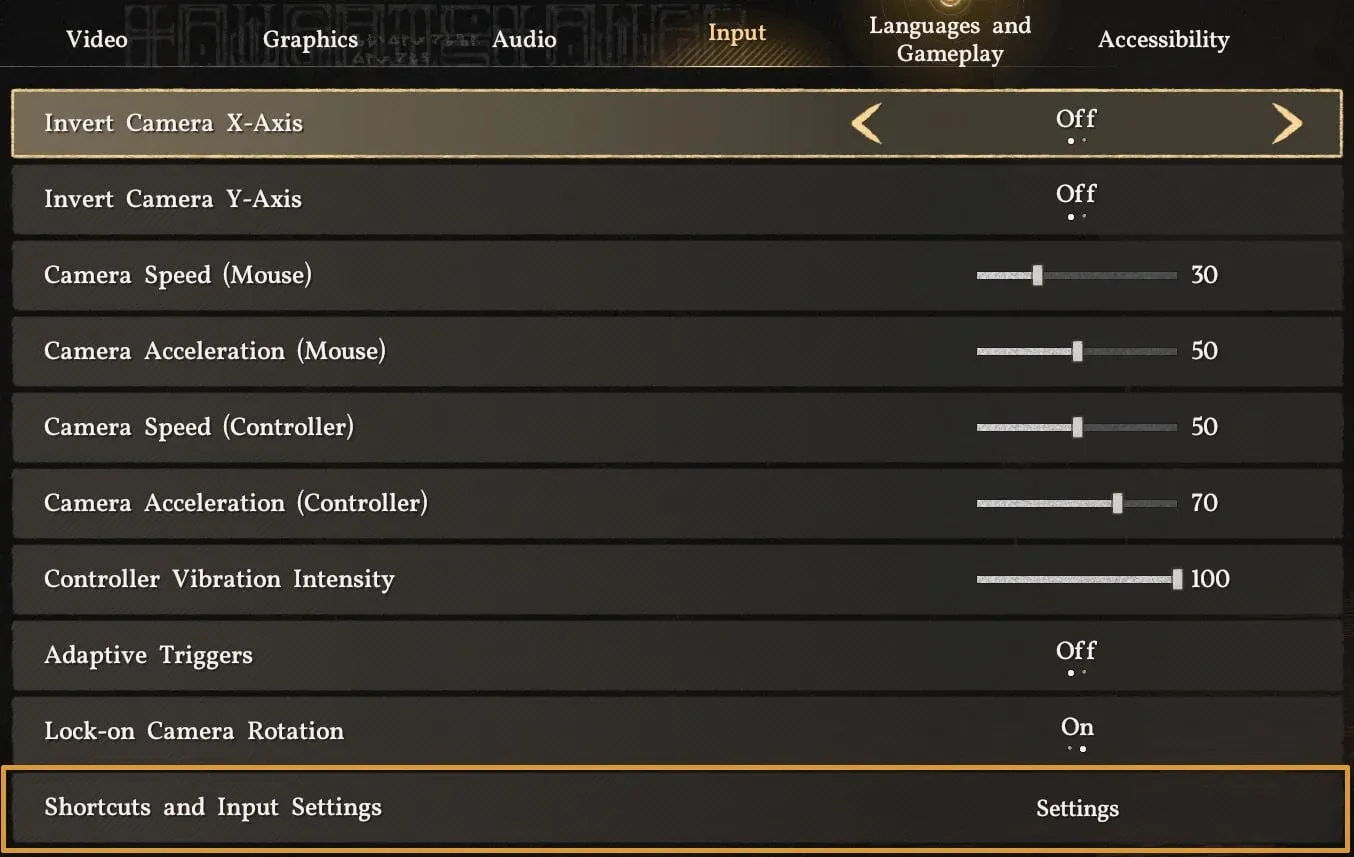Switch to the Audio settings tab
Image resolution: width=1354 pixels, height=857 pixels.
(x=524, y=39)
